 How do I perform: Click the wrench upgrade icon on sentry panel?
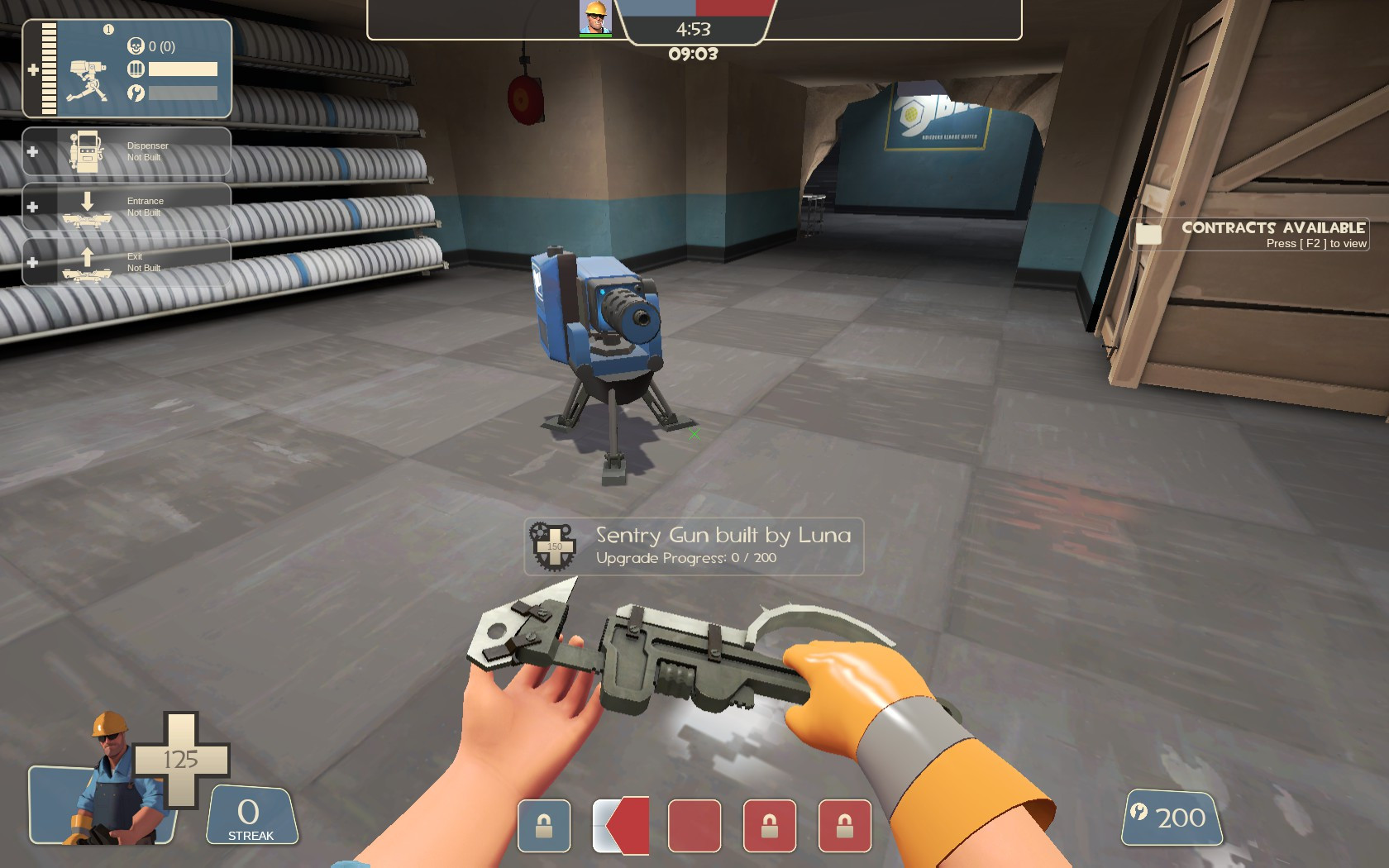pyautogui.click(x=137, y=93)
